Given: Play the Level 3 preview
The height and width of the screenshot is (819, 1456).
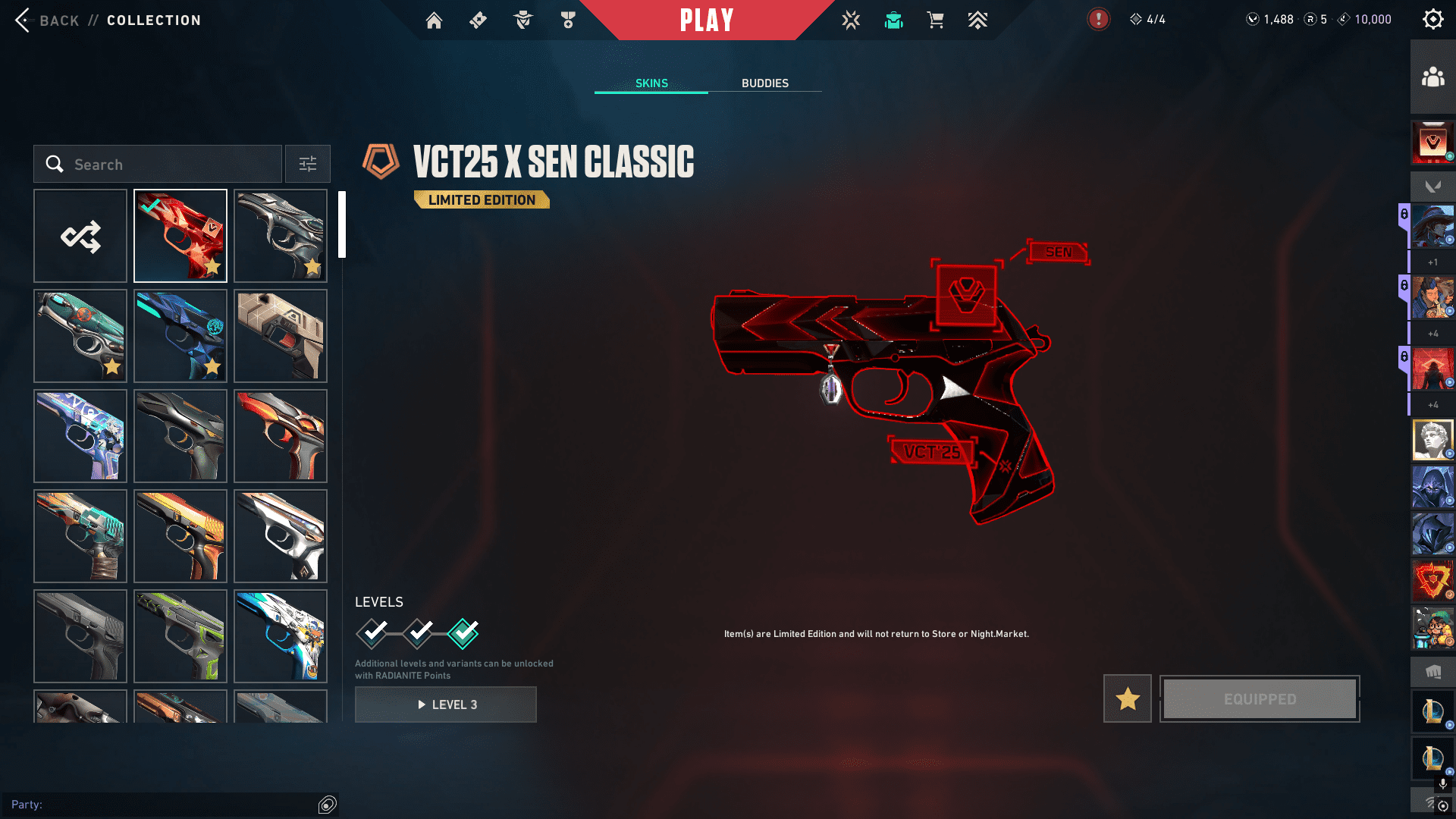Looking at the screenshot, I should (446, 704).
